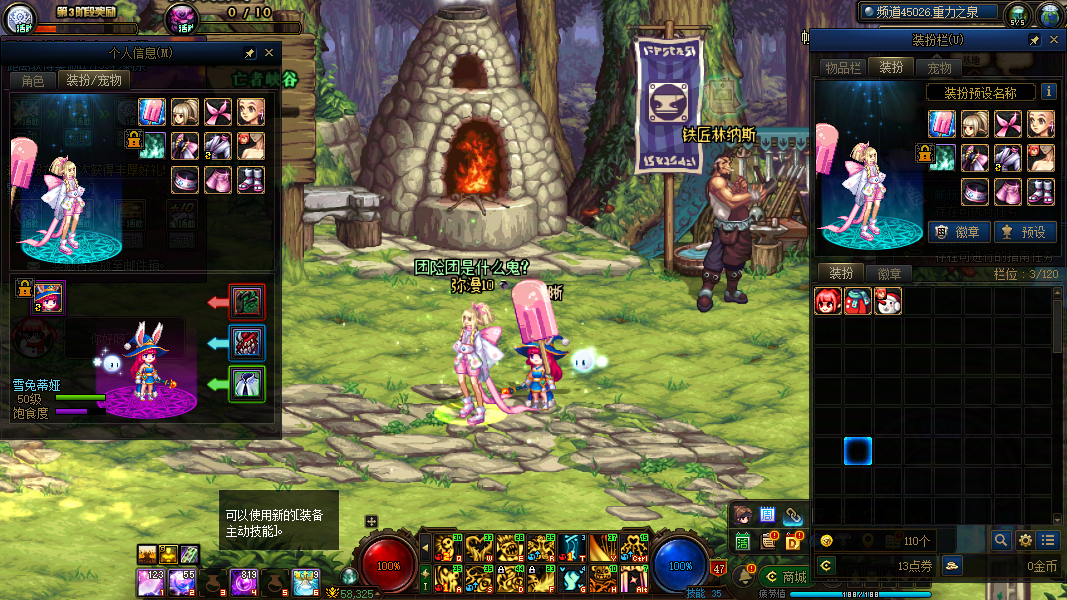Image resolution: width=1067 pixels, height=600 pixels.
Task: Select the pink popsicle weapon avatar slot in 装扮栏
Action: pyautogui.click(x=943, y=124)
